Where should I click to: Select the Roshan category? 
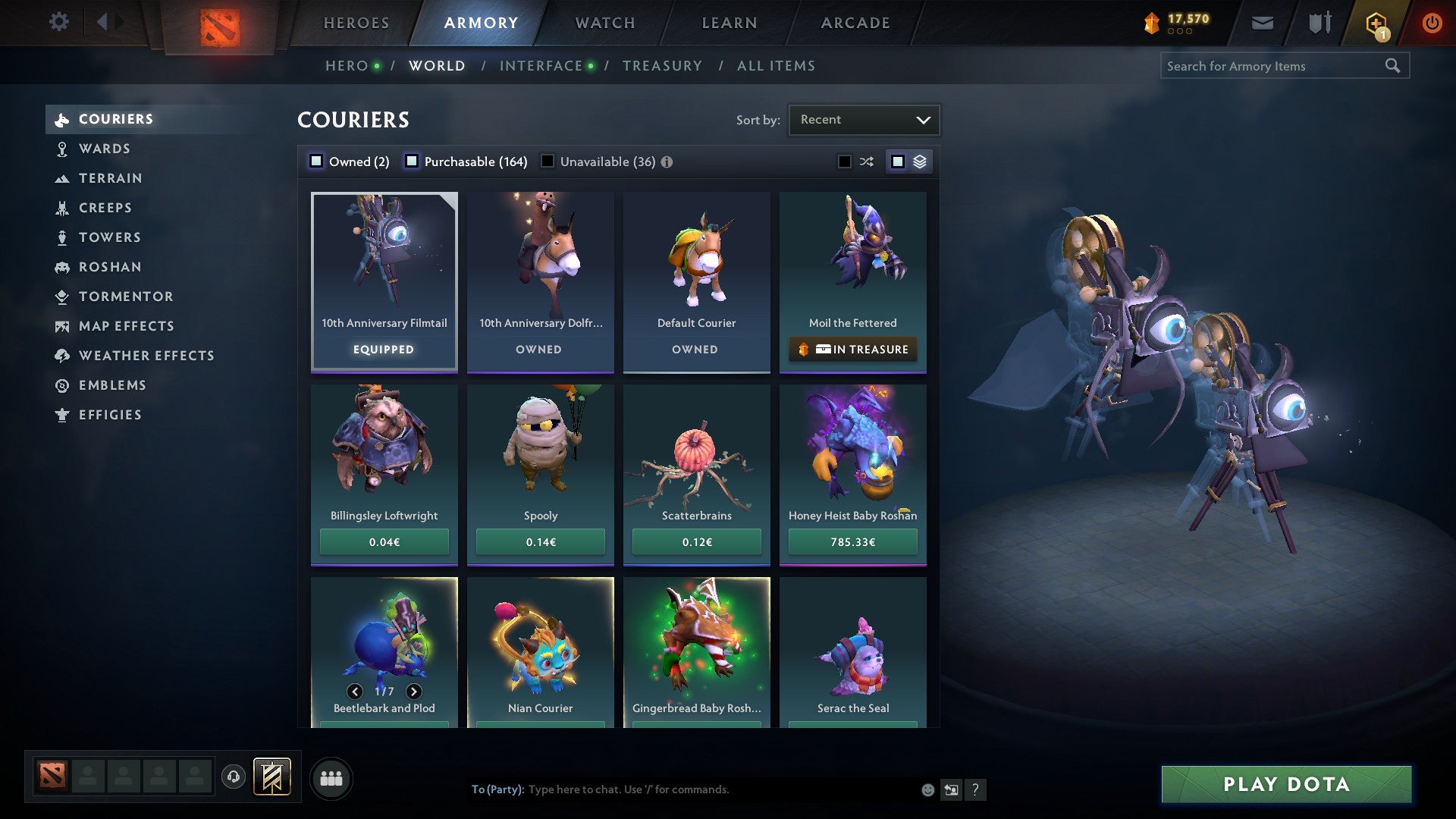(x=111, y=267)
